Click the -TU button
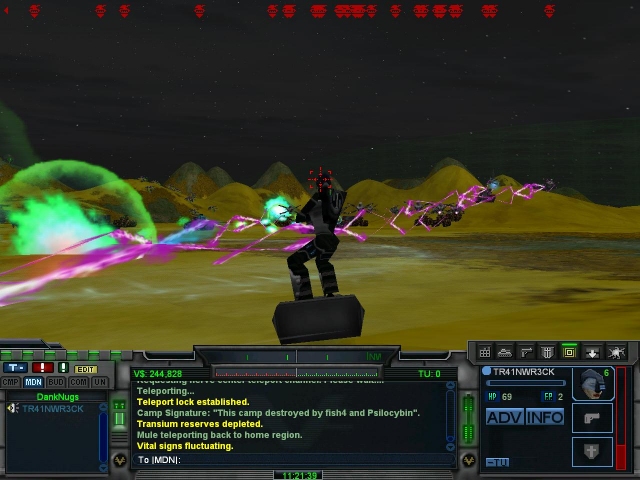Viewport: 640px width, 480px height. point(497,462)
